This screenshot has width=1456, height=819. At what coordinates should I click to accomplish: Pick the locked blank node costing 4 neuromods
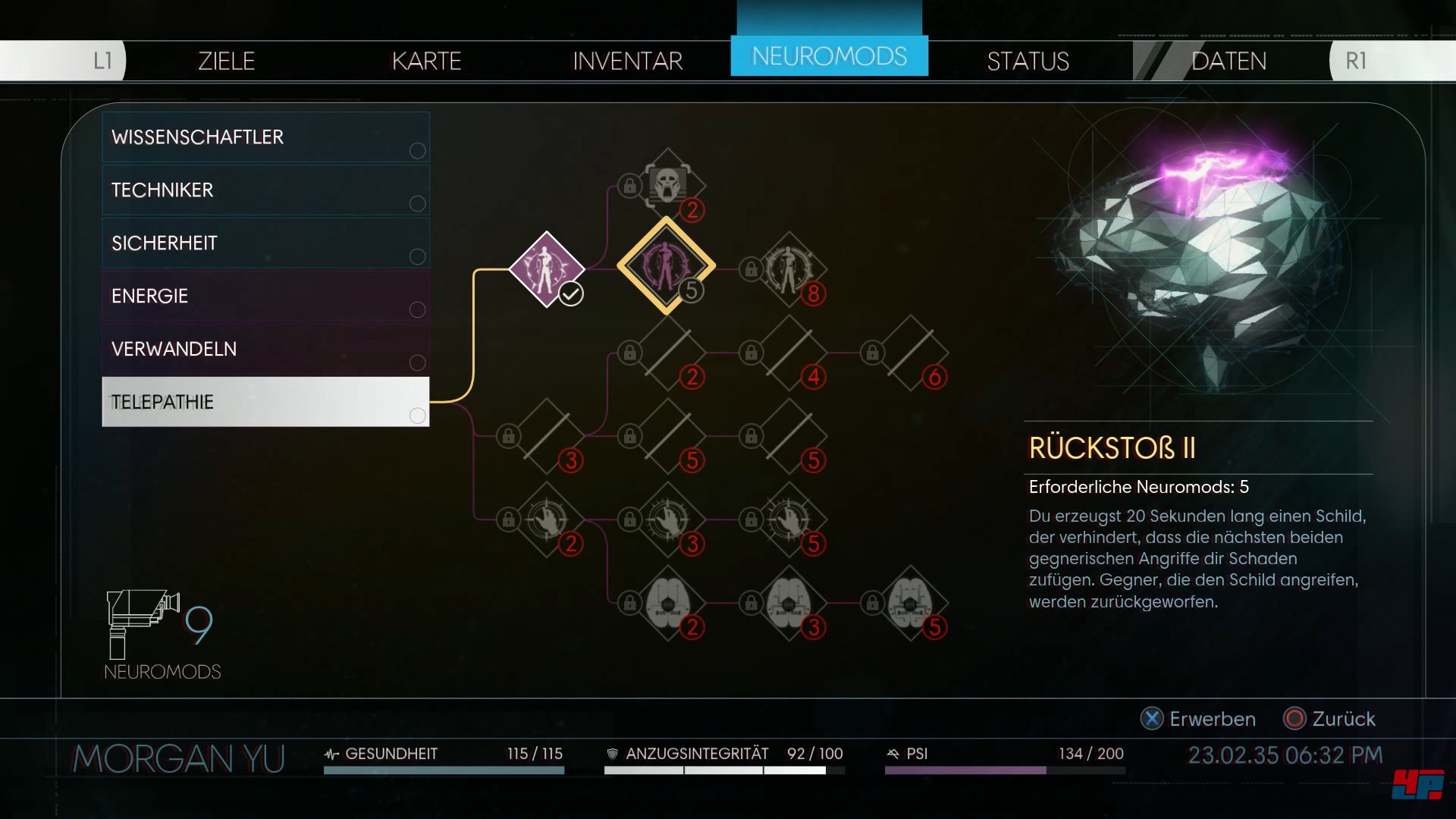789,353
